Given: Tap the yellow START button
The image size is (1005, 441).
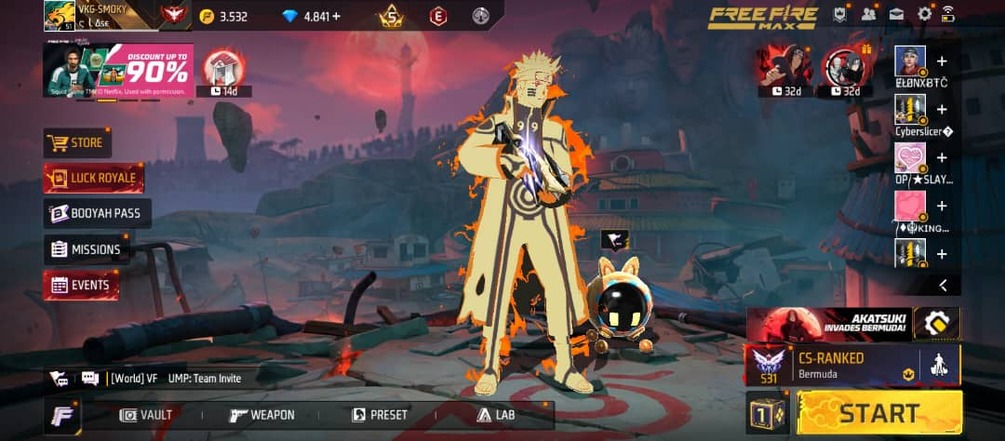Looking at the screenshot, I should coord(879,413).
